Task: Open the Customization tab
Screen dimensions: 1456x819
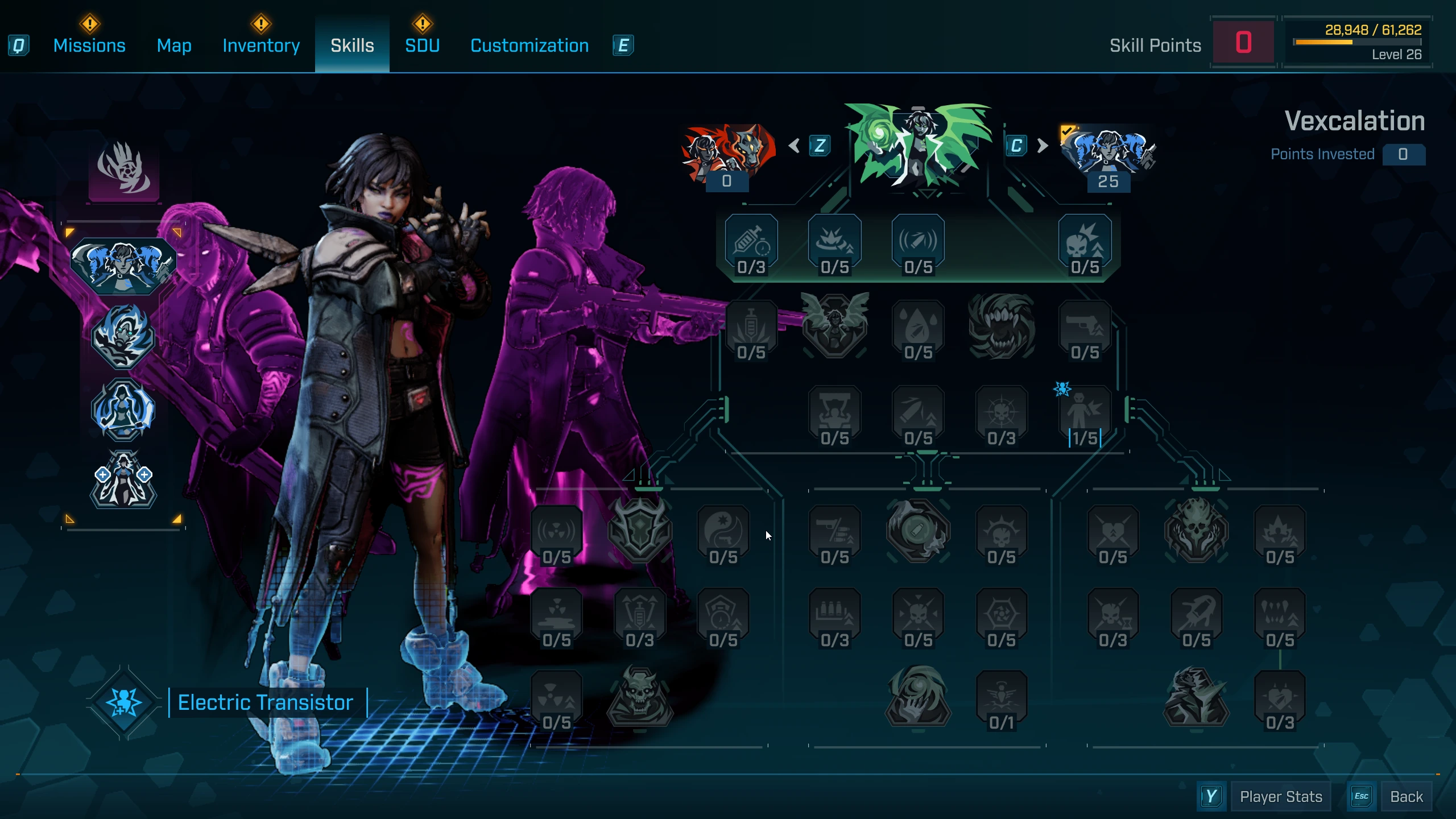Action: pos(530,45)
